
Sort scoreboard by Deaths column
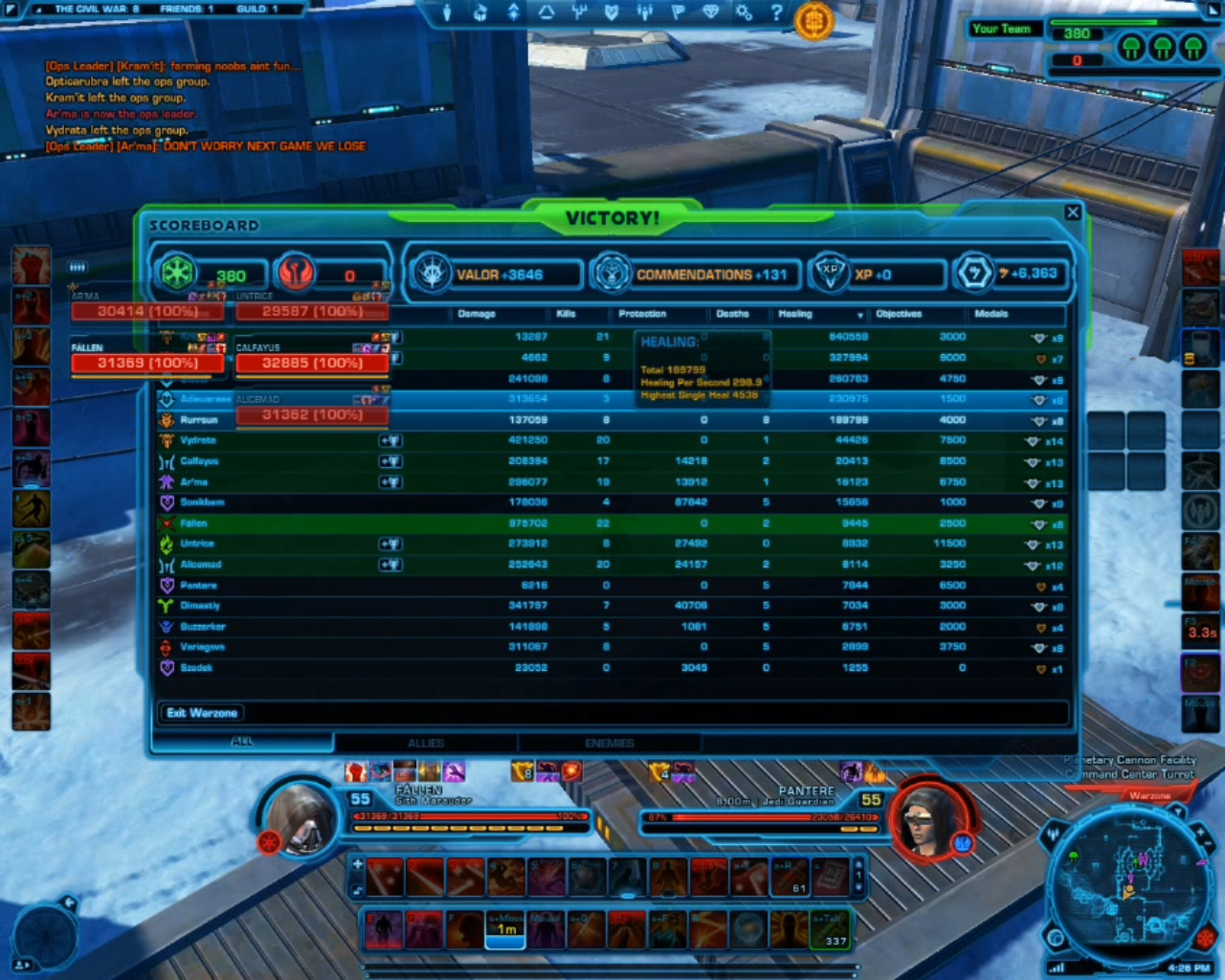coord(732,314)
